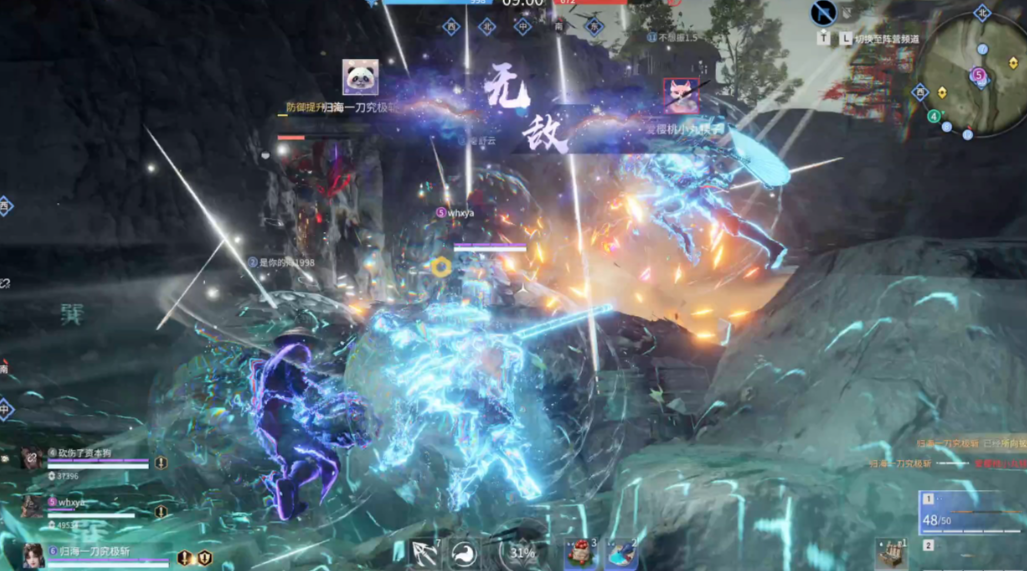Use the red health potion bundle
The width and height of the screenshot is (1027, 571).
pyautogui.click(x=582, y=553)
